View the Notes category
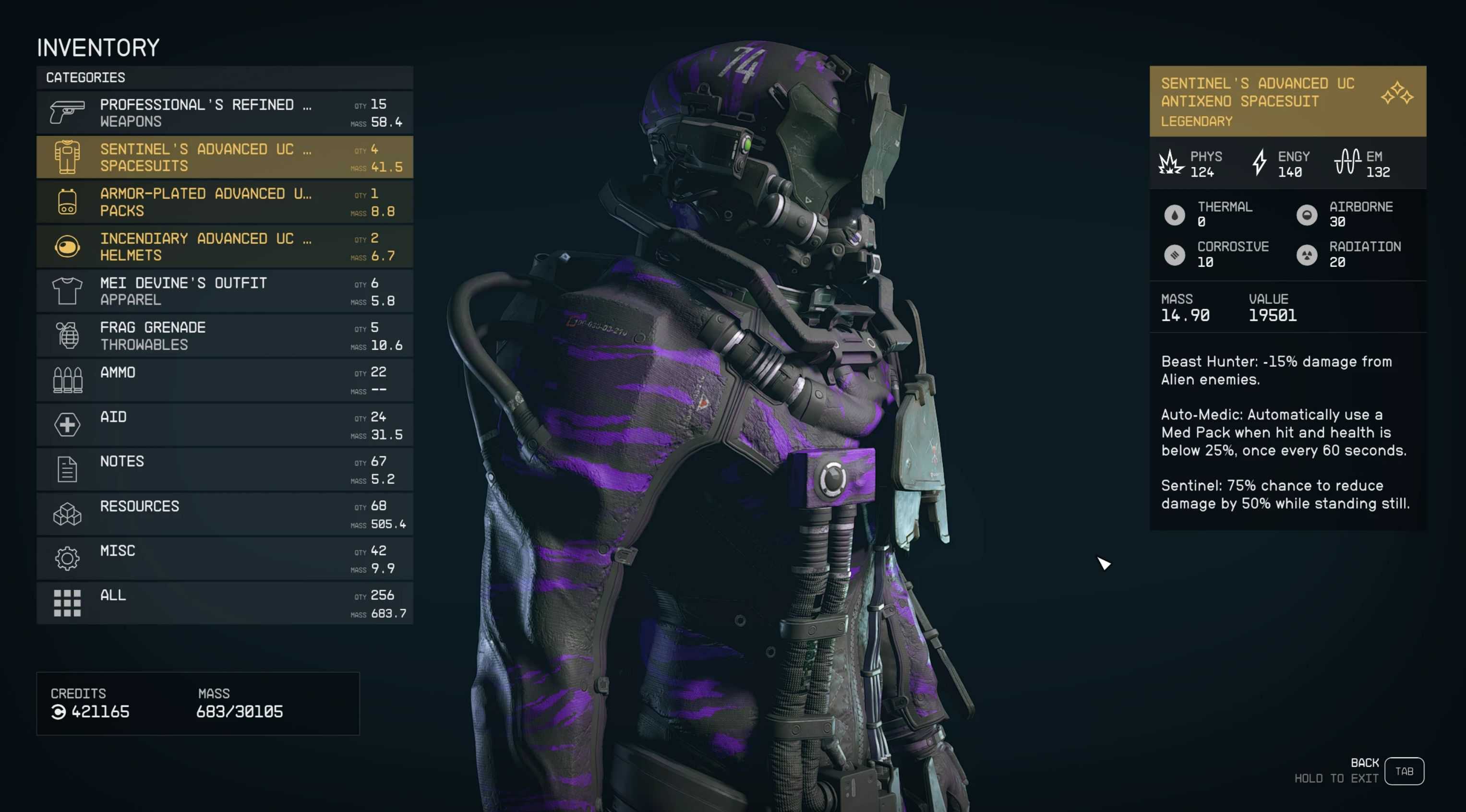Image resolution: width=1466 pixels, height=812 pixels. click(224, 469)
